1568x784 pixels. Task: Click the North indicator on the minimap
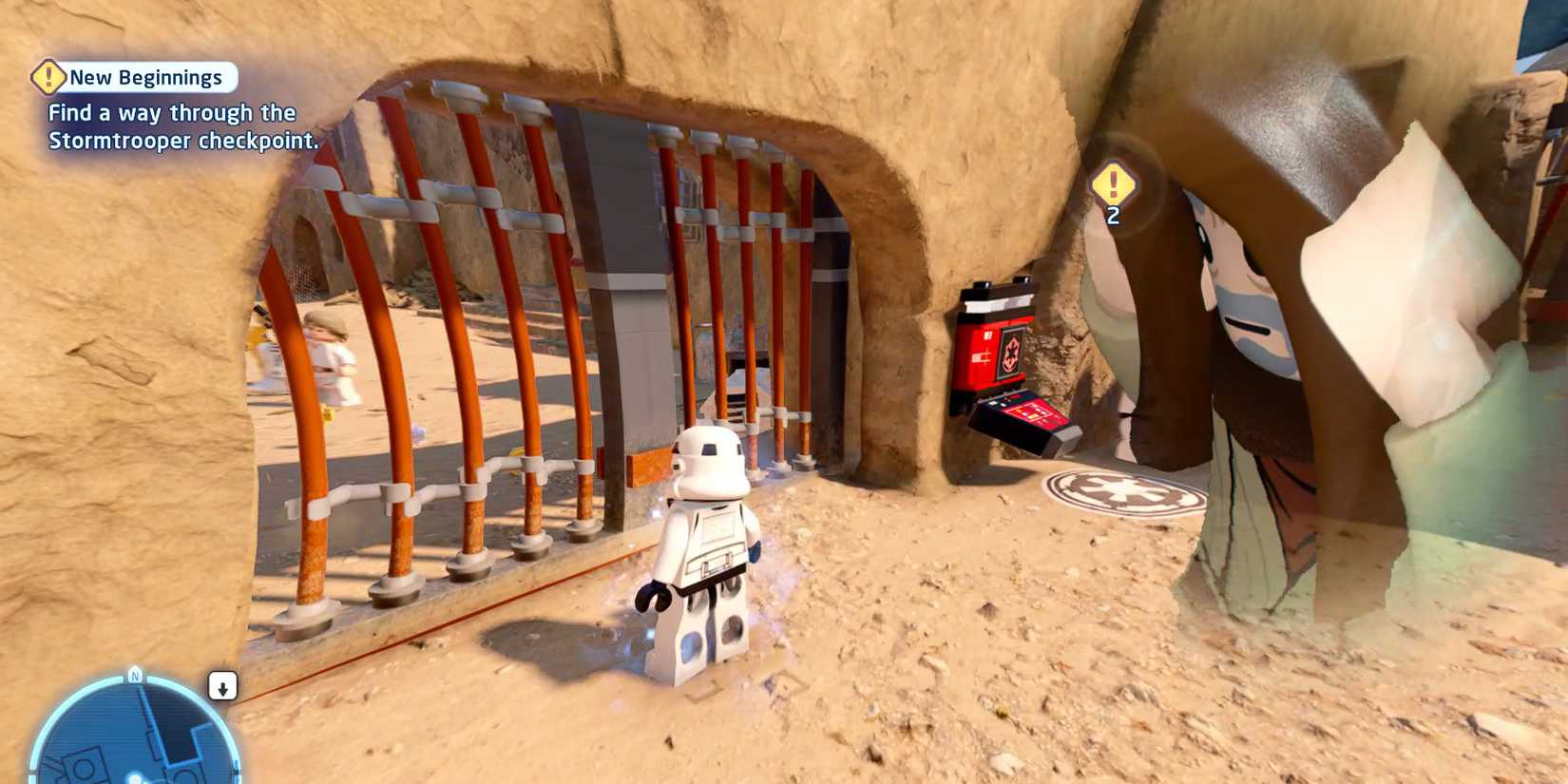tap(133, 674)
